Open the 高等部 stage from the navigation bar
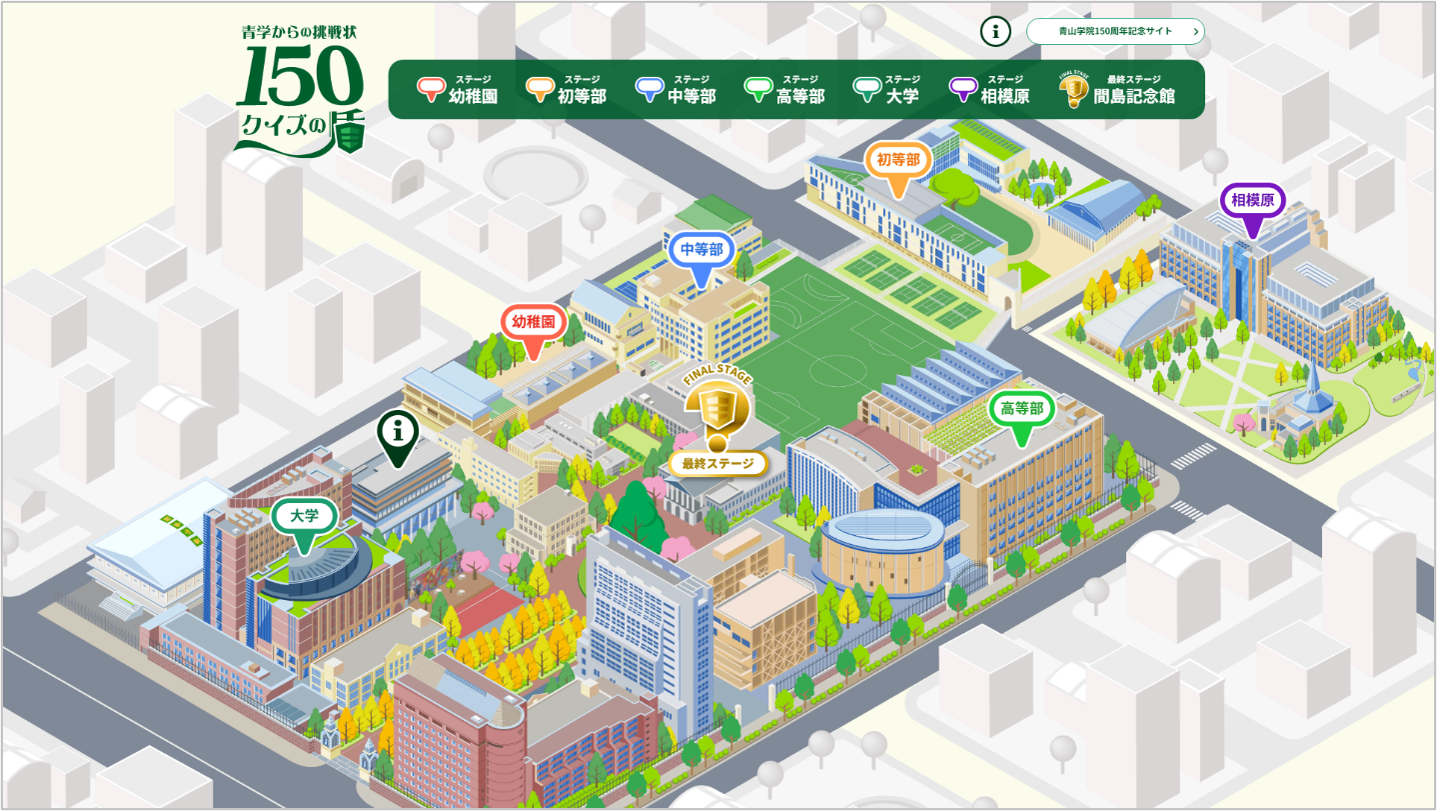The height and width of the screenshot is (811, 1437). [x=785, y=90]
